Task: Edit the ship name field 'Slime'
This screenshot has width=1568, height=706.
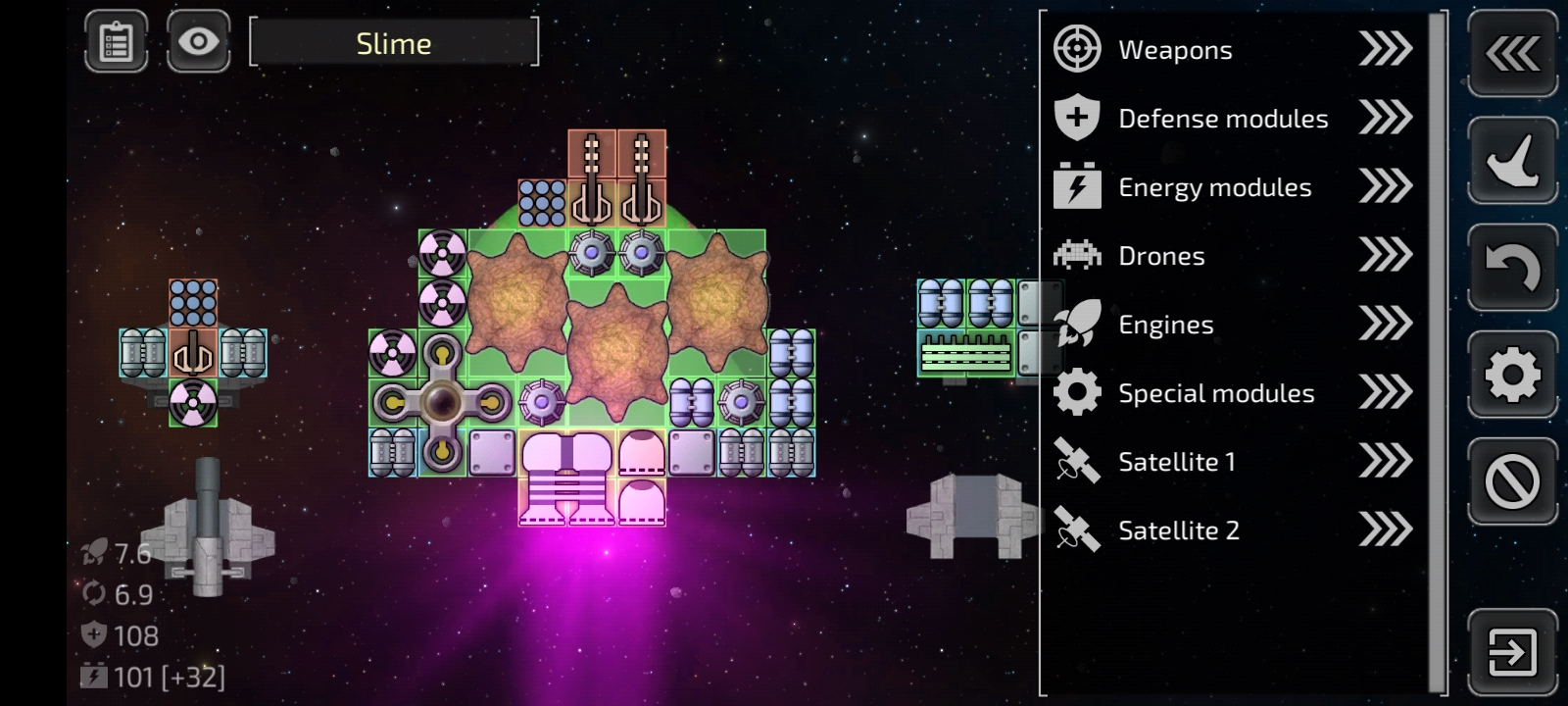Action: pos(394,43)
